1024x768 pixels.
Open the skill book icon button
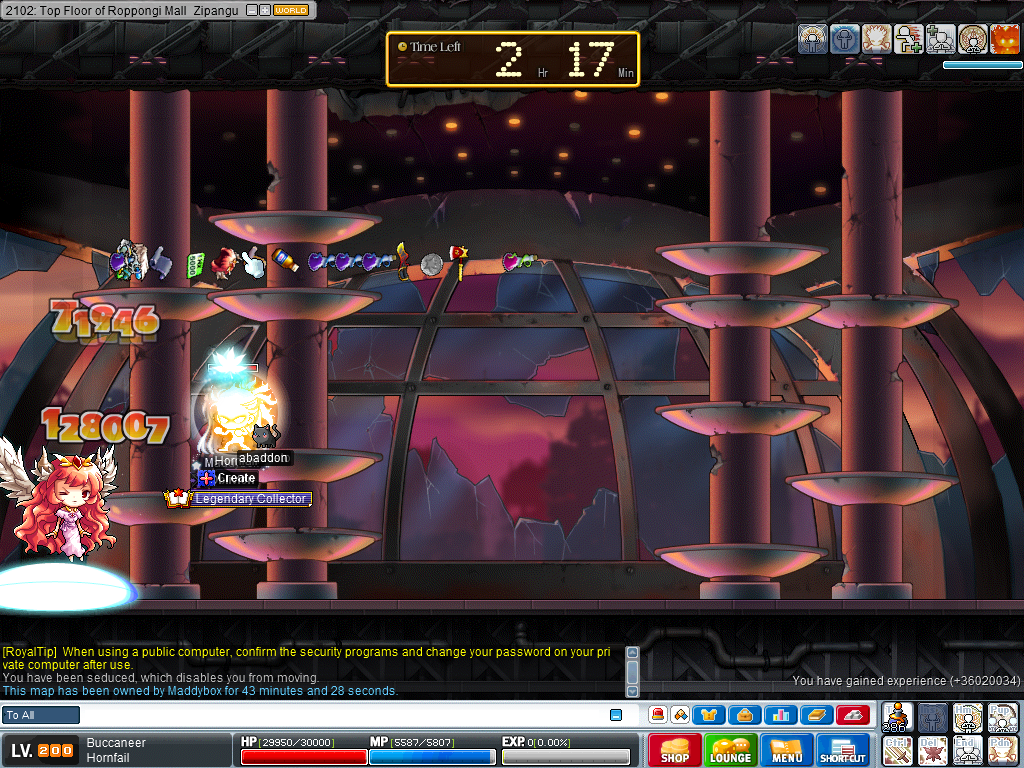tap(816, 715)
